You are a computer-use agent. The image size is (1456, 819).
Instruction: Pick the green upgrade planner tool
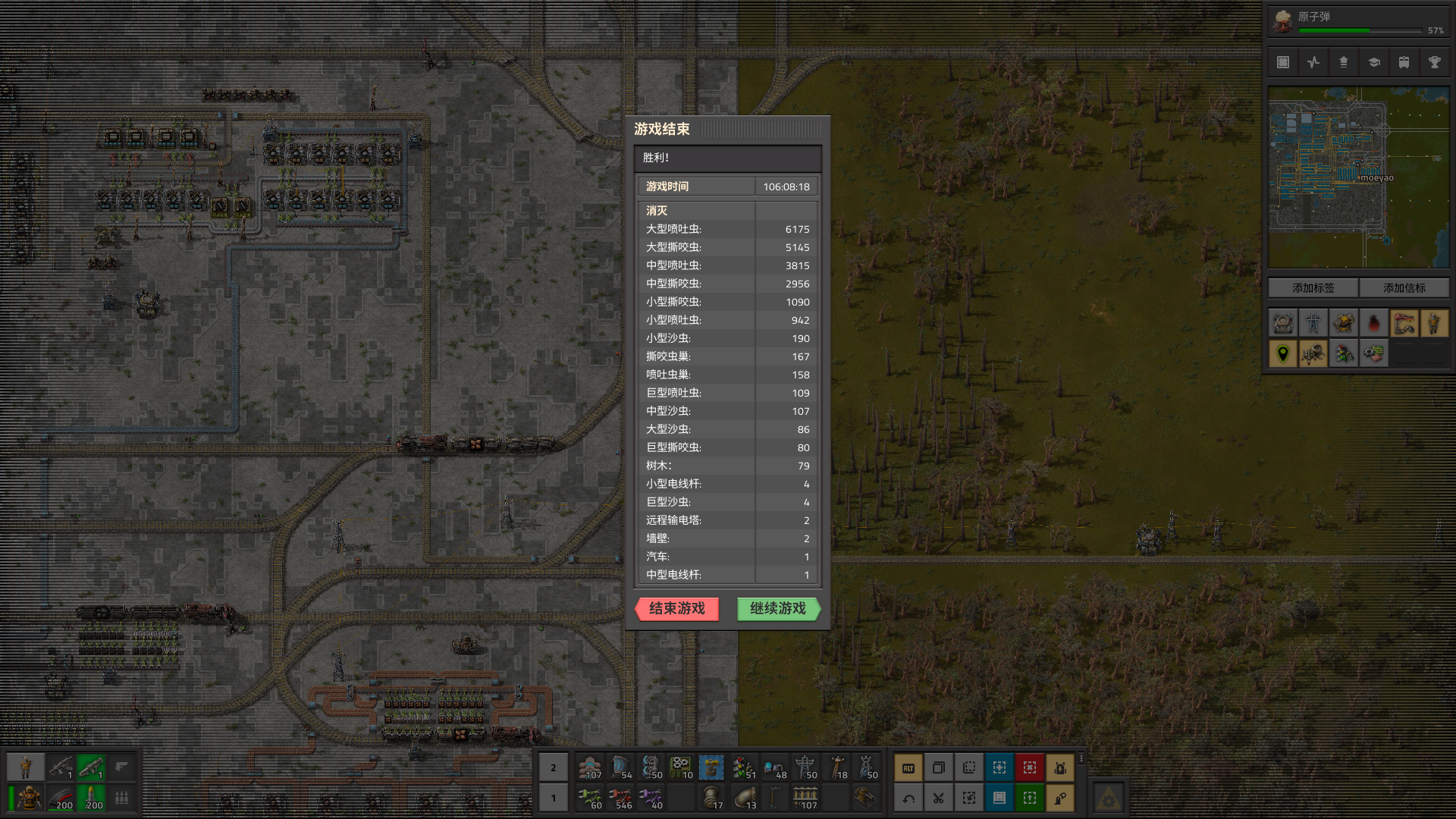[x=1030, y=798]
